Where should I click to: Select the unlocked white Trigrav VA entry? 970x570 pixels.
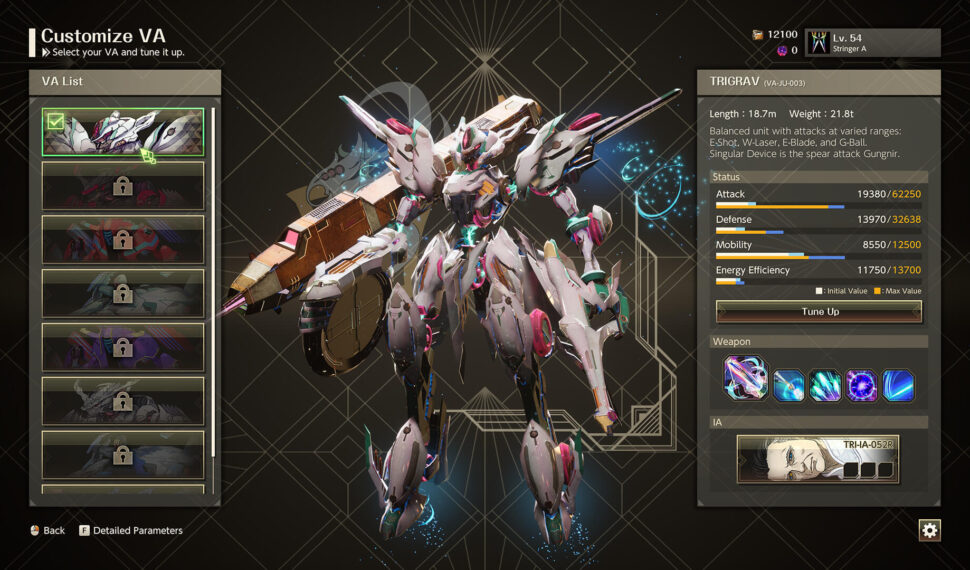pos(122,132)
